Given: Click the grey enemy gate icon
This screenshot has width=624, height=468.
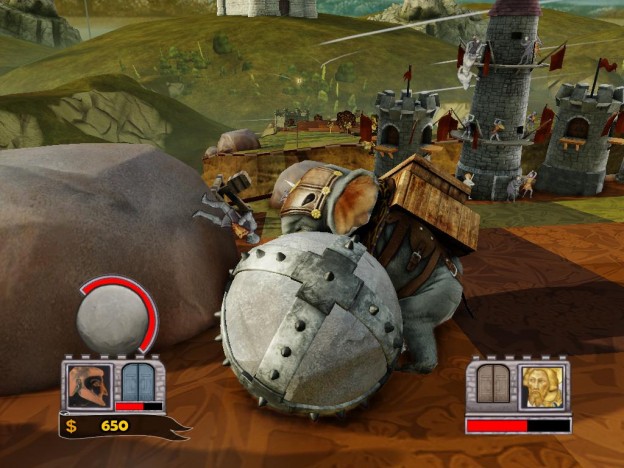Looking at the screenshot, I should (x=492, y=384).
